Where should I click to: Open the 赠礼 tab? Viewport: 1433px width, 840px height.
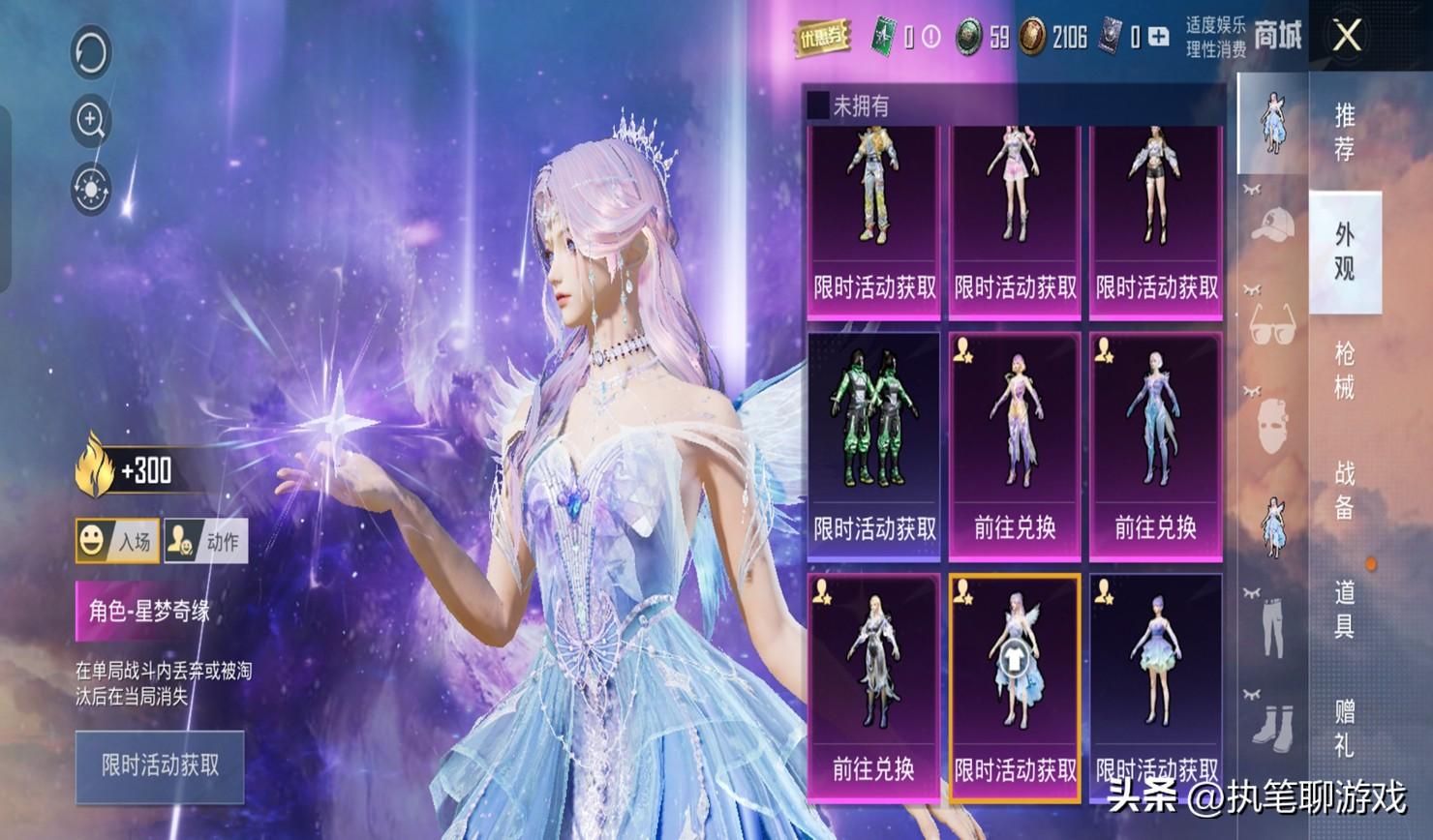click(x=1344, y=728)
